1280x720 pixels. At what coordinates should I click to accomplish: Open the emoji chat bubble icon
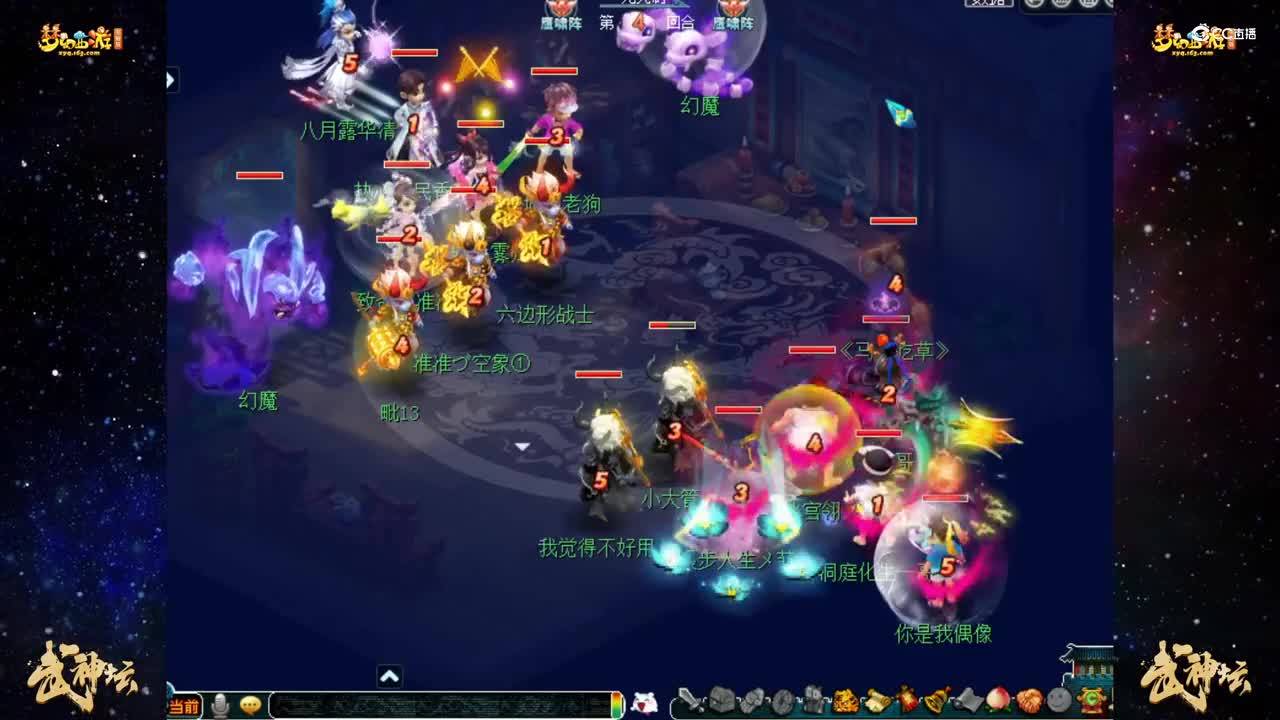[x=251, y=705]
